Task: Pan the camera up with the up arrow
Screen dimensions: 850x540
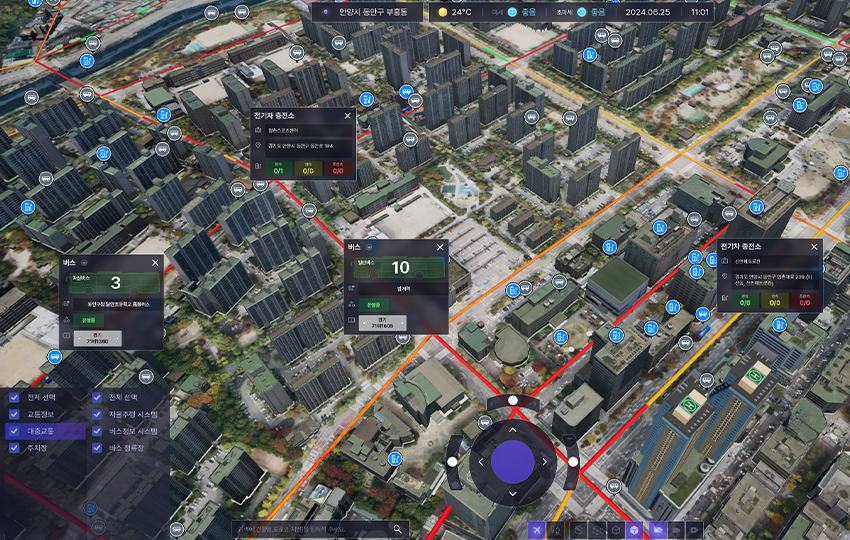Action: pos(513,429)
